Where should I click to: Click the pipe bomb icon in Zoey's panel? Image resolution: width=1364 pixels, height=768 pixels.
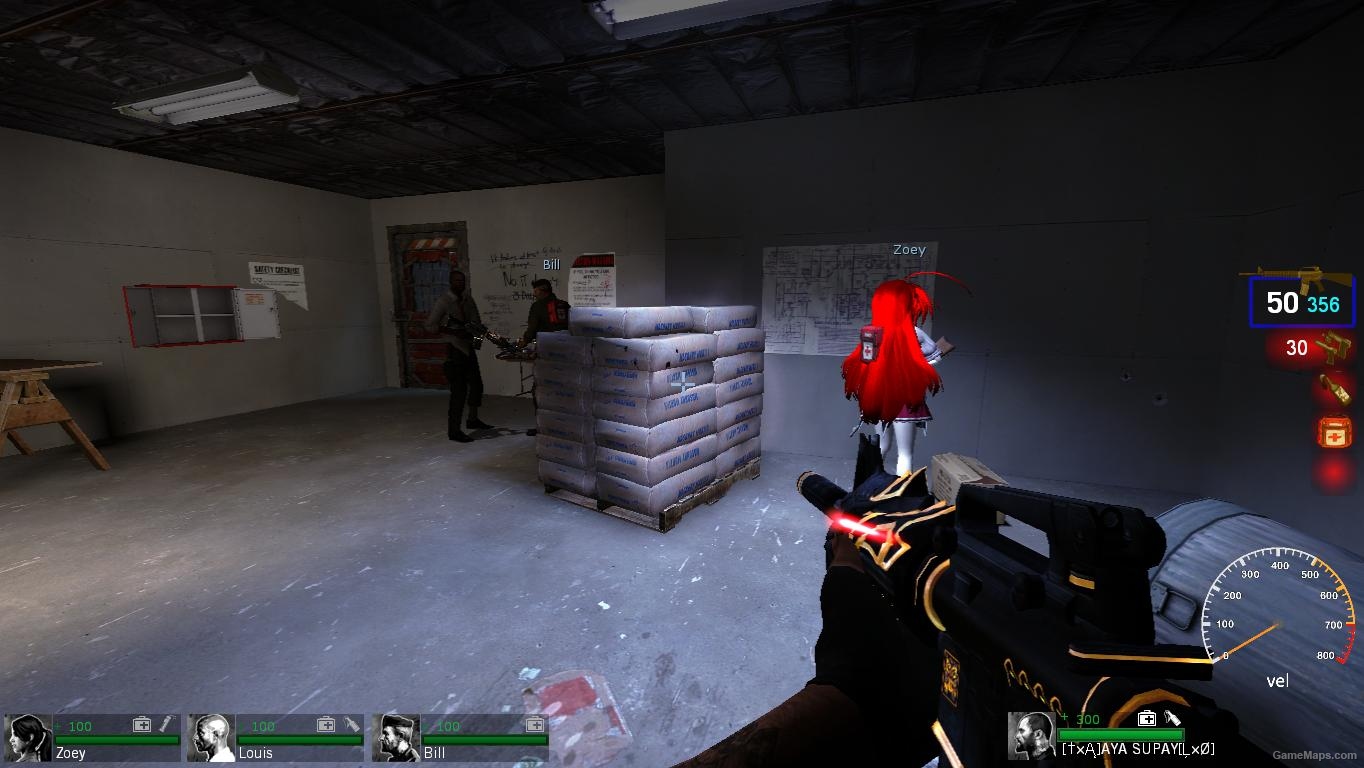click(167, 724)
